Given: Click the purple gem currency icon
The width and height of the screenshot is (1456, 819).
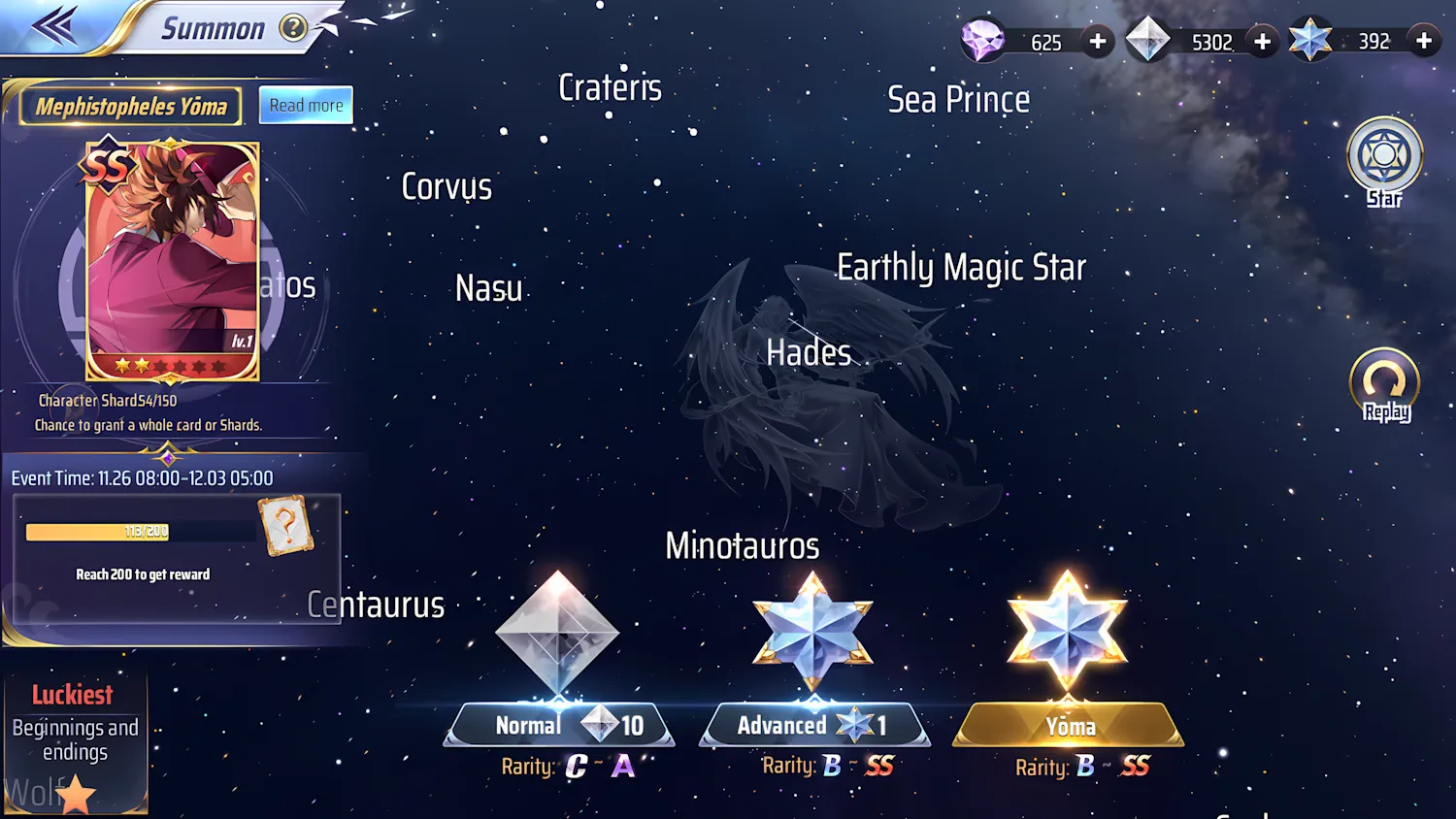Looking at the screenshot, I should (984, 41).
